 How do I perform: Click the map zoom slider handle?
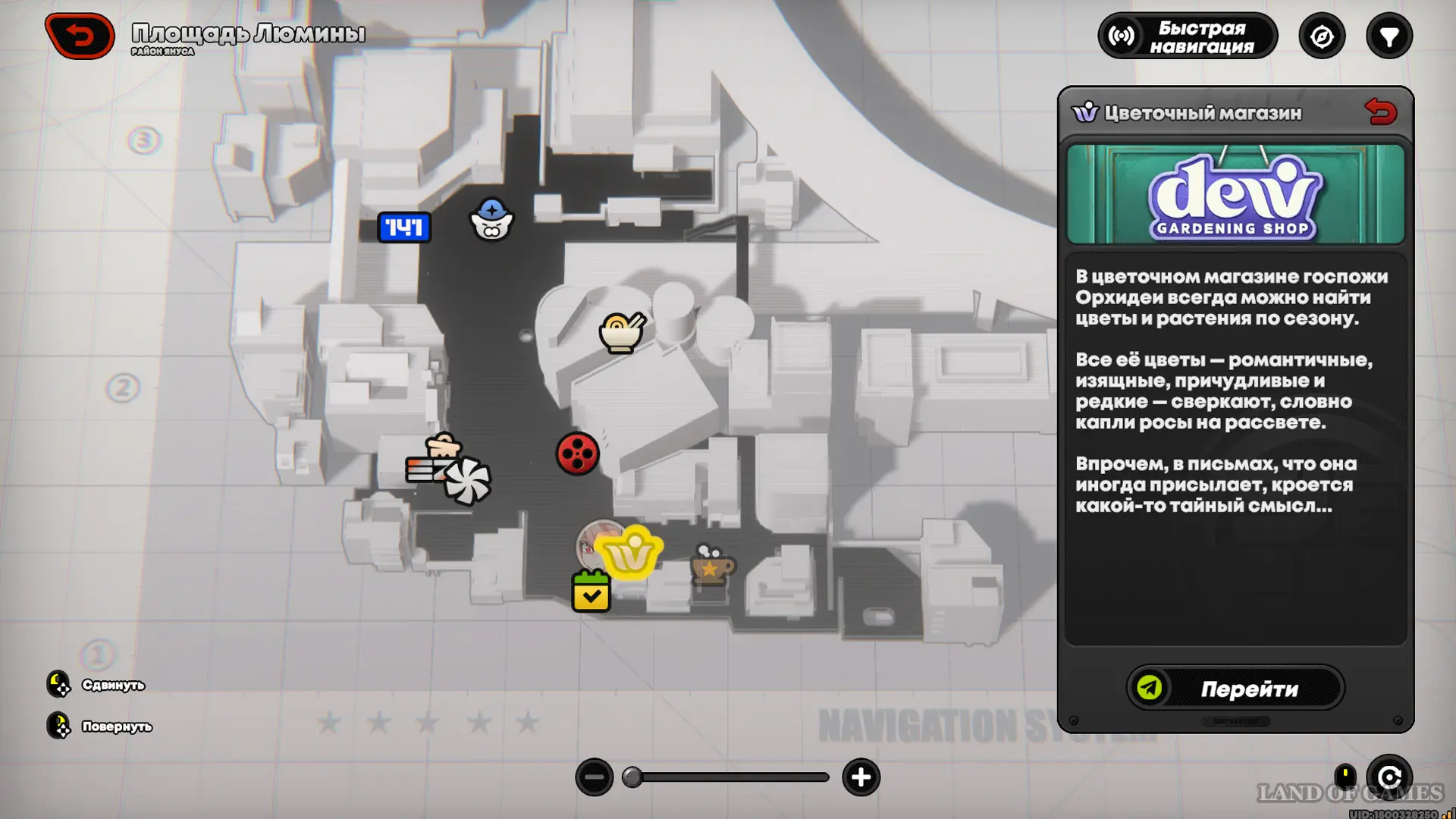pyautogui.click(x=632, y=777)
